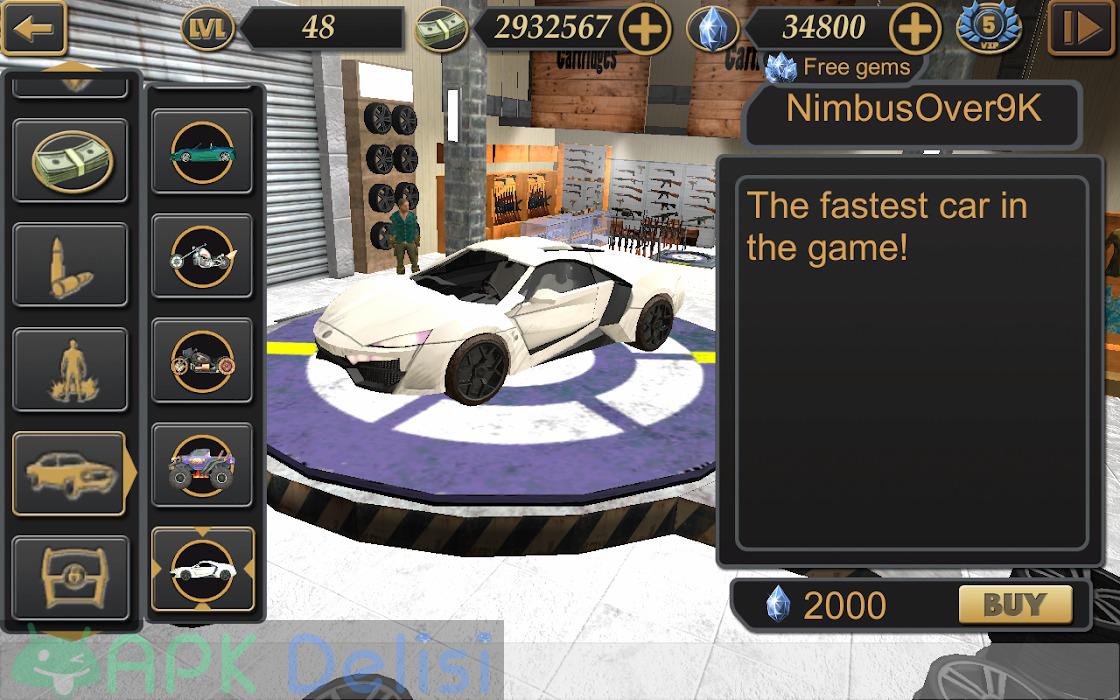Tap the play arrow button in the corner
Screen dimensions: 1120x700
(1081, 29)
